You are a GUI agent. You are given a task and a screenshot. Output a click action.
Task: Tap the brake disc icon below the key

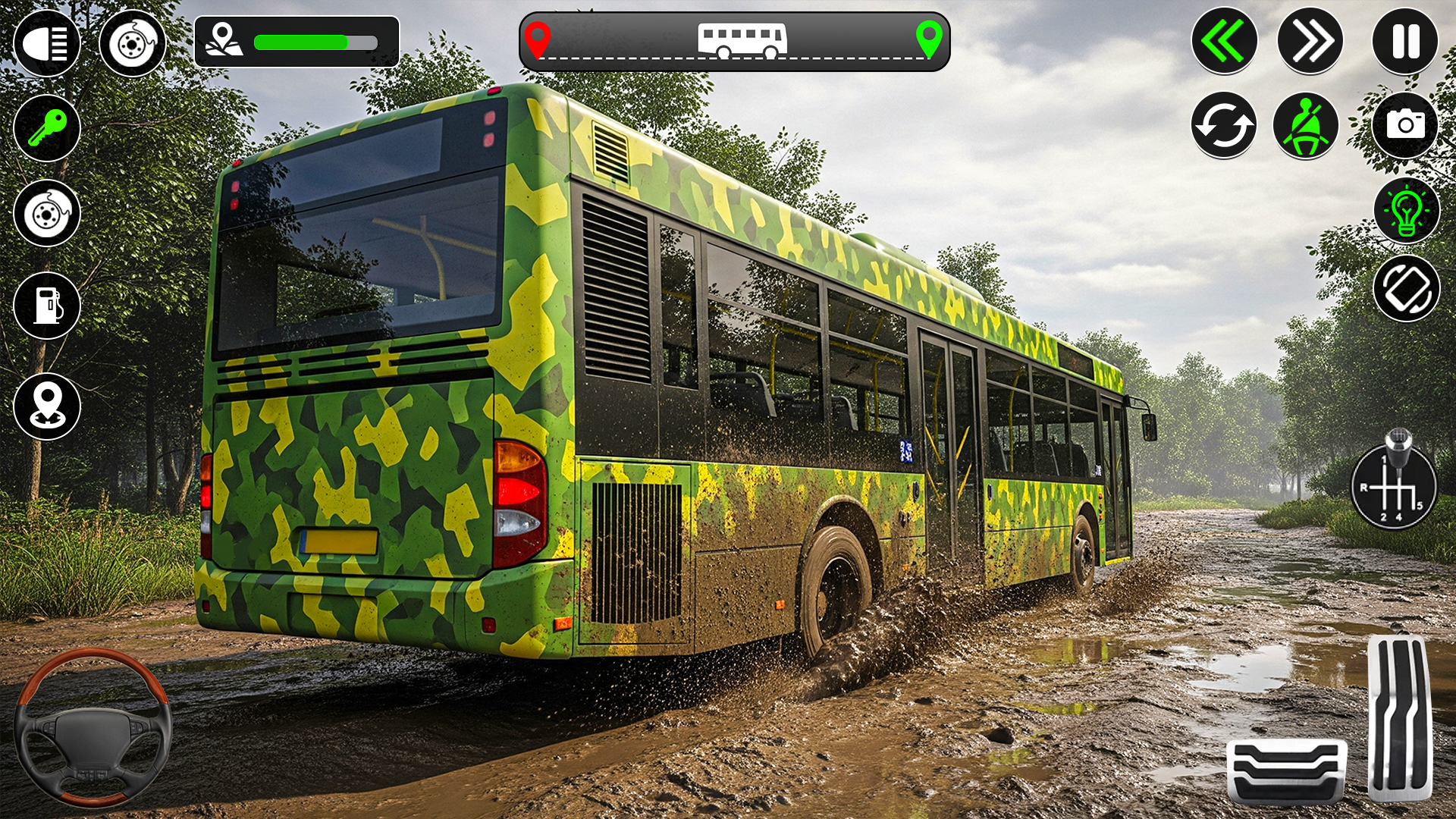47,213
